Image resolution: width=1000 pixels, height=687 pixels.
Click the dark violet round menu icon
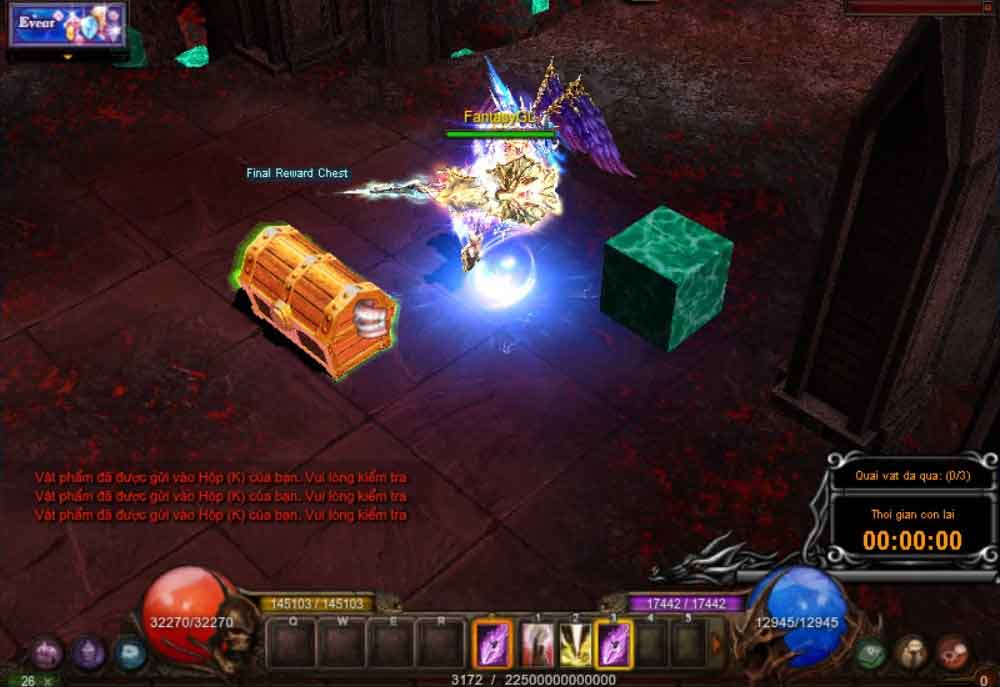coord(88,654)
